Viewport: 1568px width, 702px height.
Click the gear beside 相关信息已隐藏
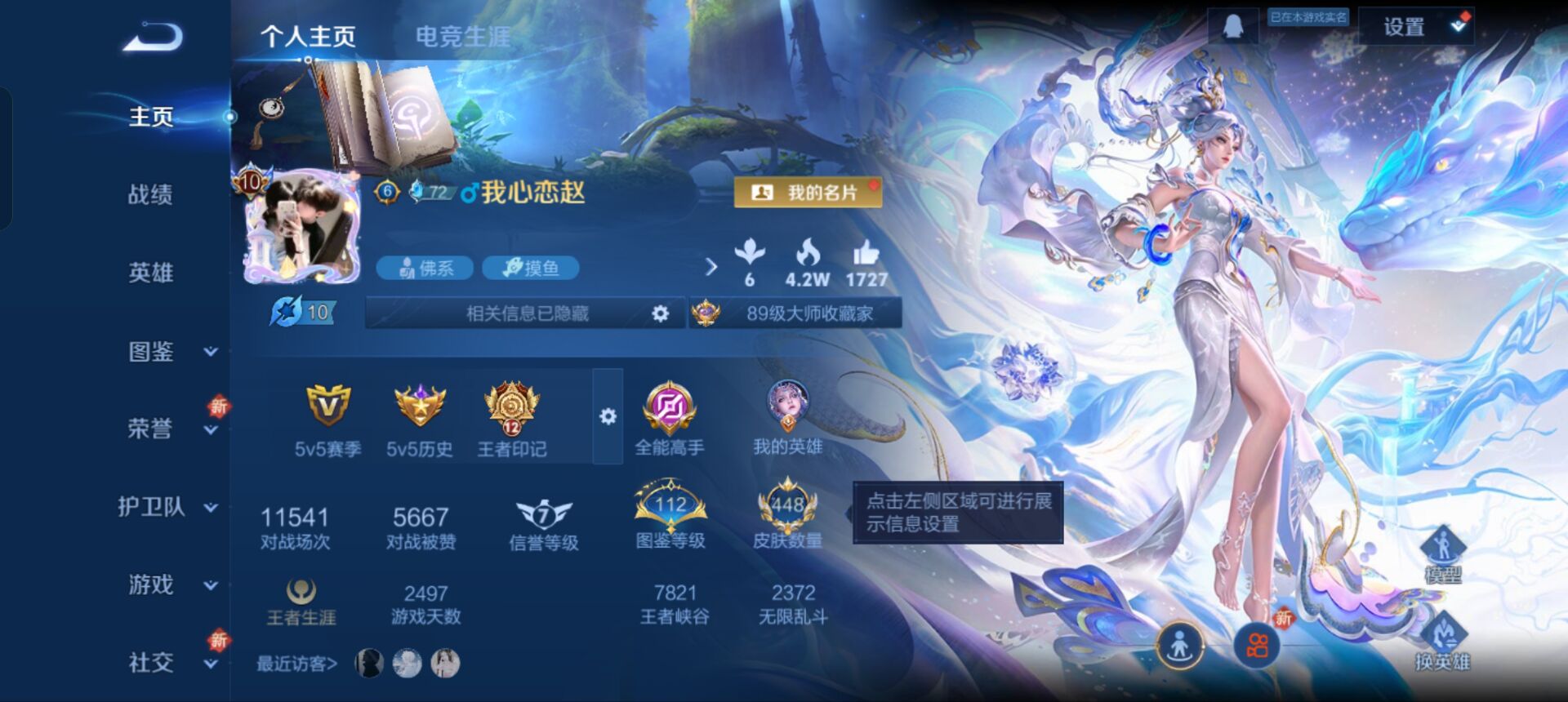(661, 312)
